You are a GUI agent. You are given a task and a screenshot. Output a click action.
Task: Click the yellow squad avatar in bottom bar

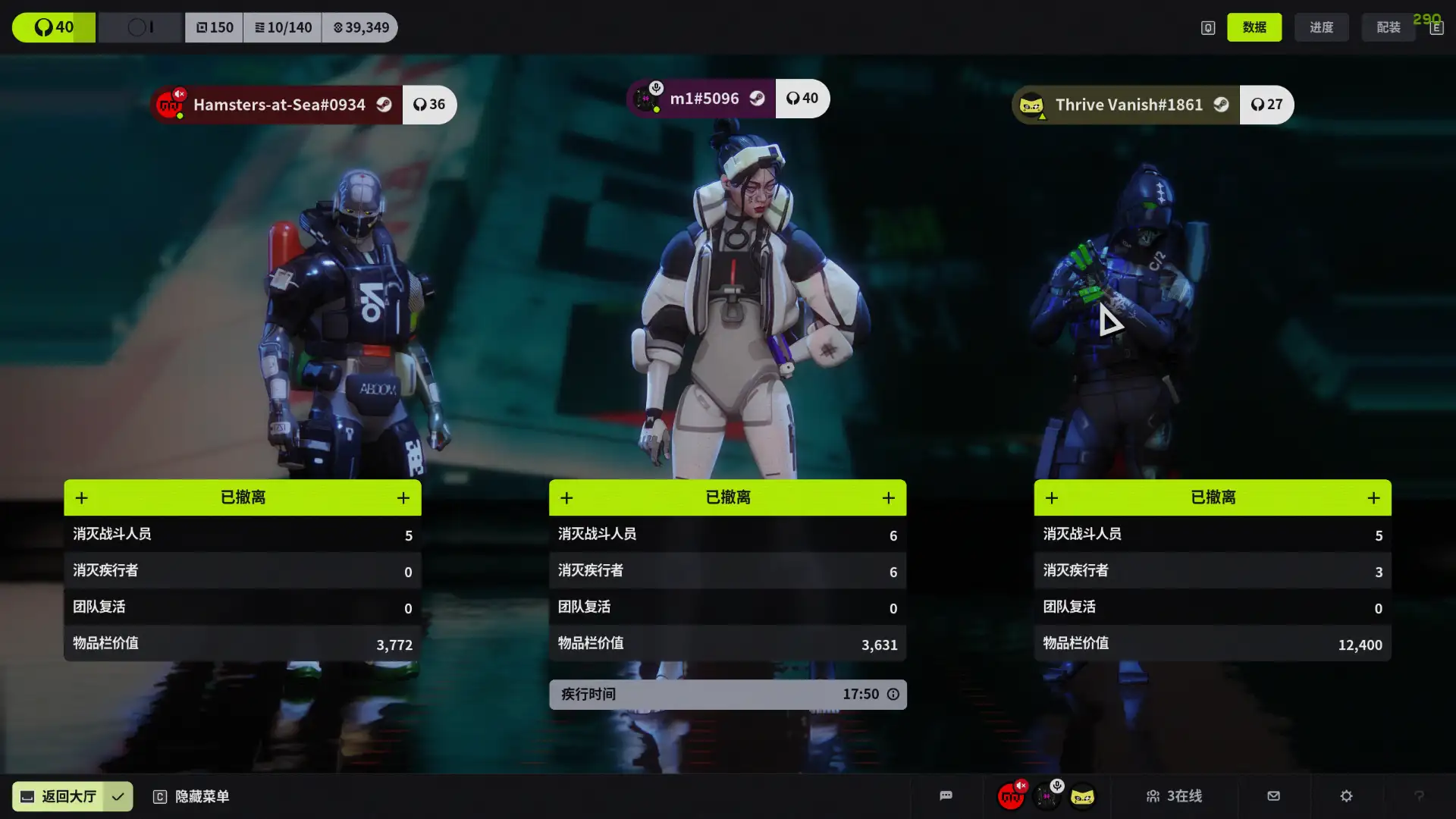tap(1082, 797)
